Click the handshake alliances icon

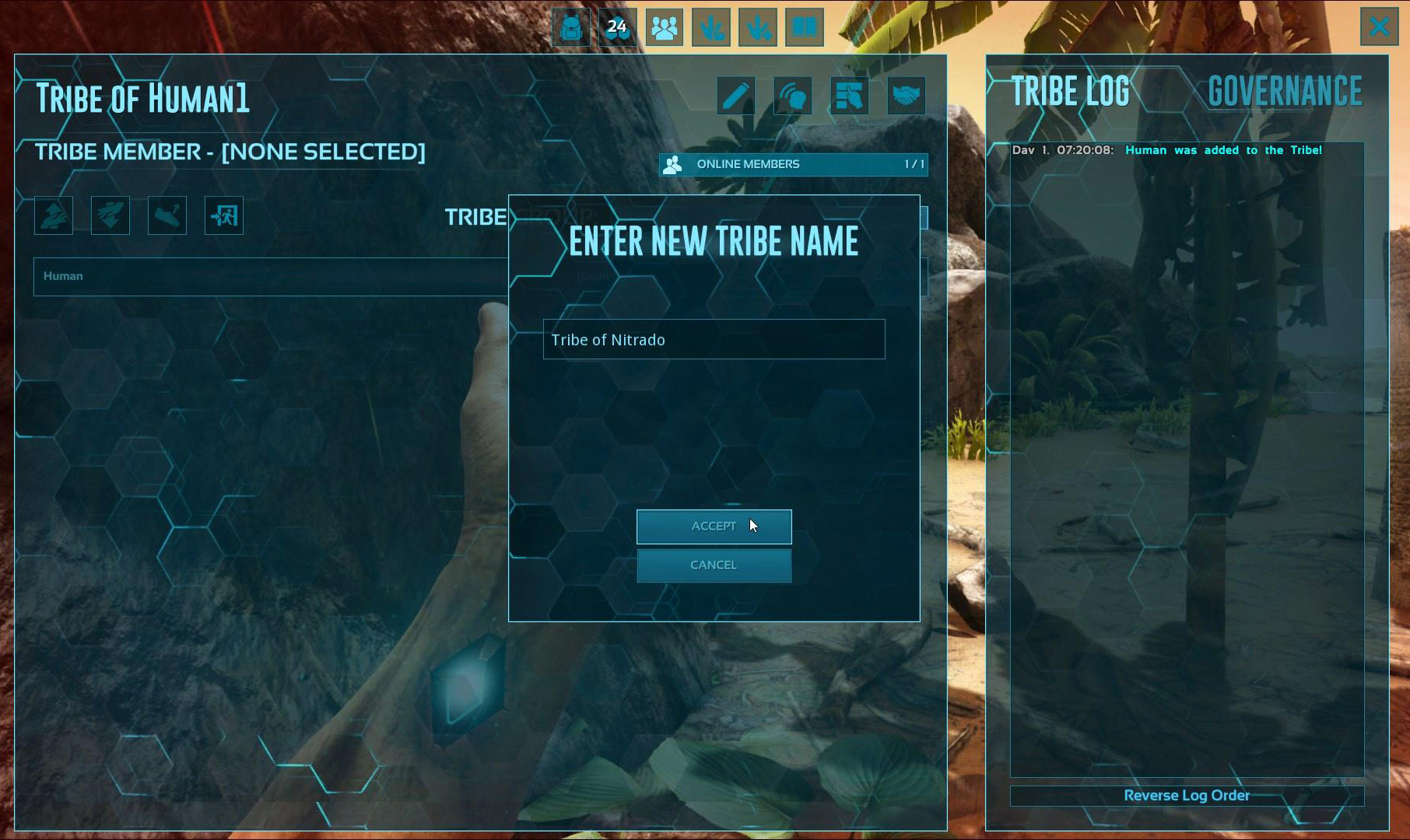pos(906,96)
